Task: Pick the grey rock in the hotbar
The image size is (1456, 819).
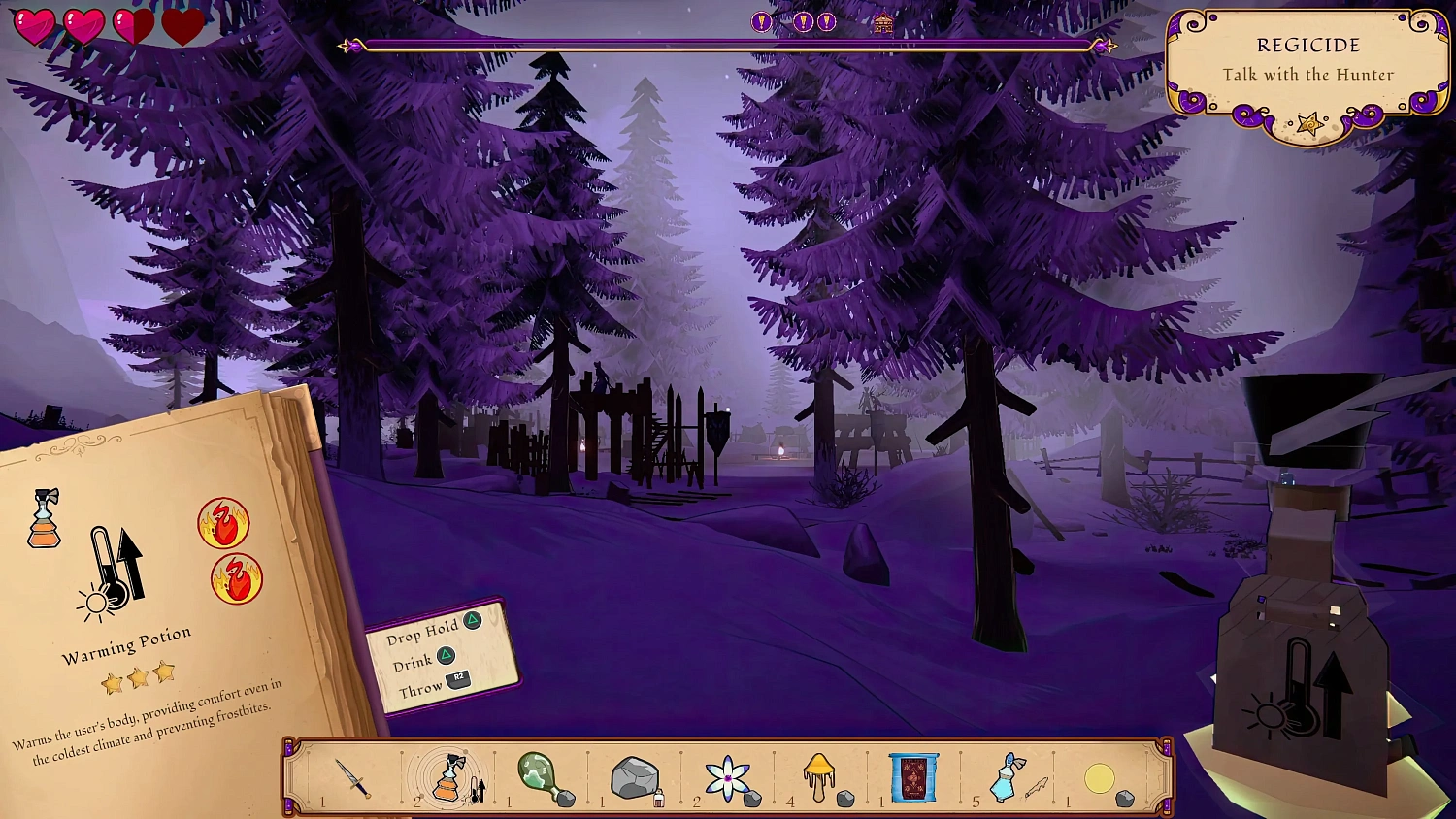Action: point(634,778)
